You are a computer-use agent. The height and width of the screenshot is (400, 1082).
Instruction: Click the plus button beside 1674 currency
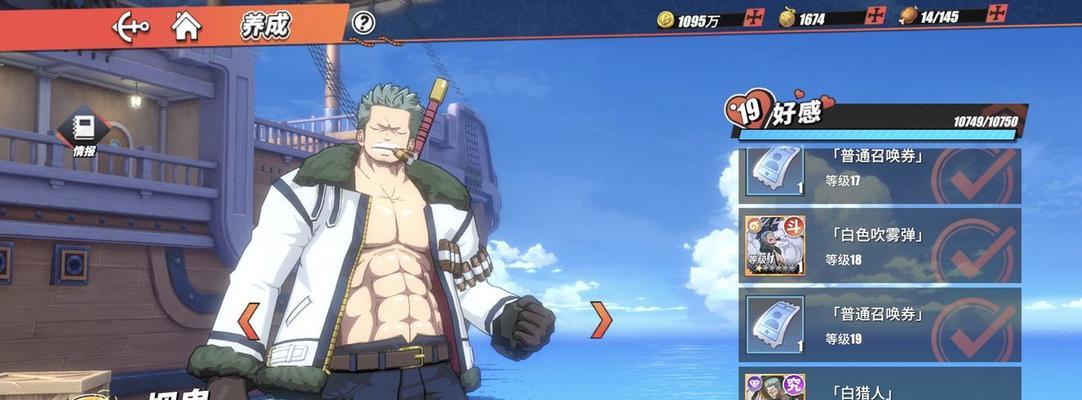click(x=876, y=16)
